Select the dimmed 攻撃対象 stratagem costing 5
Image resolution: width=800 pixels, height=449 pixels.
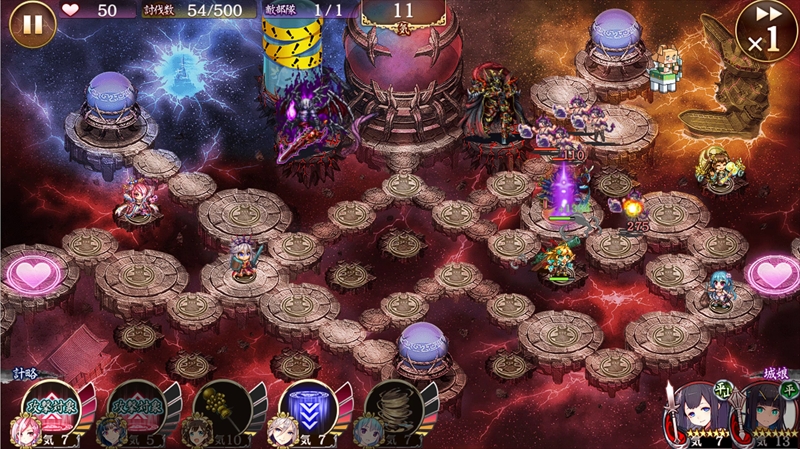[x=135, y=411]
